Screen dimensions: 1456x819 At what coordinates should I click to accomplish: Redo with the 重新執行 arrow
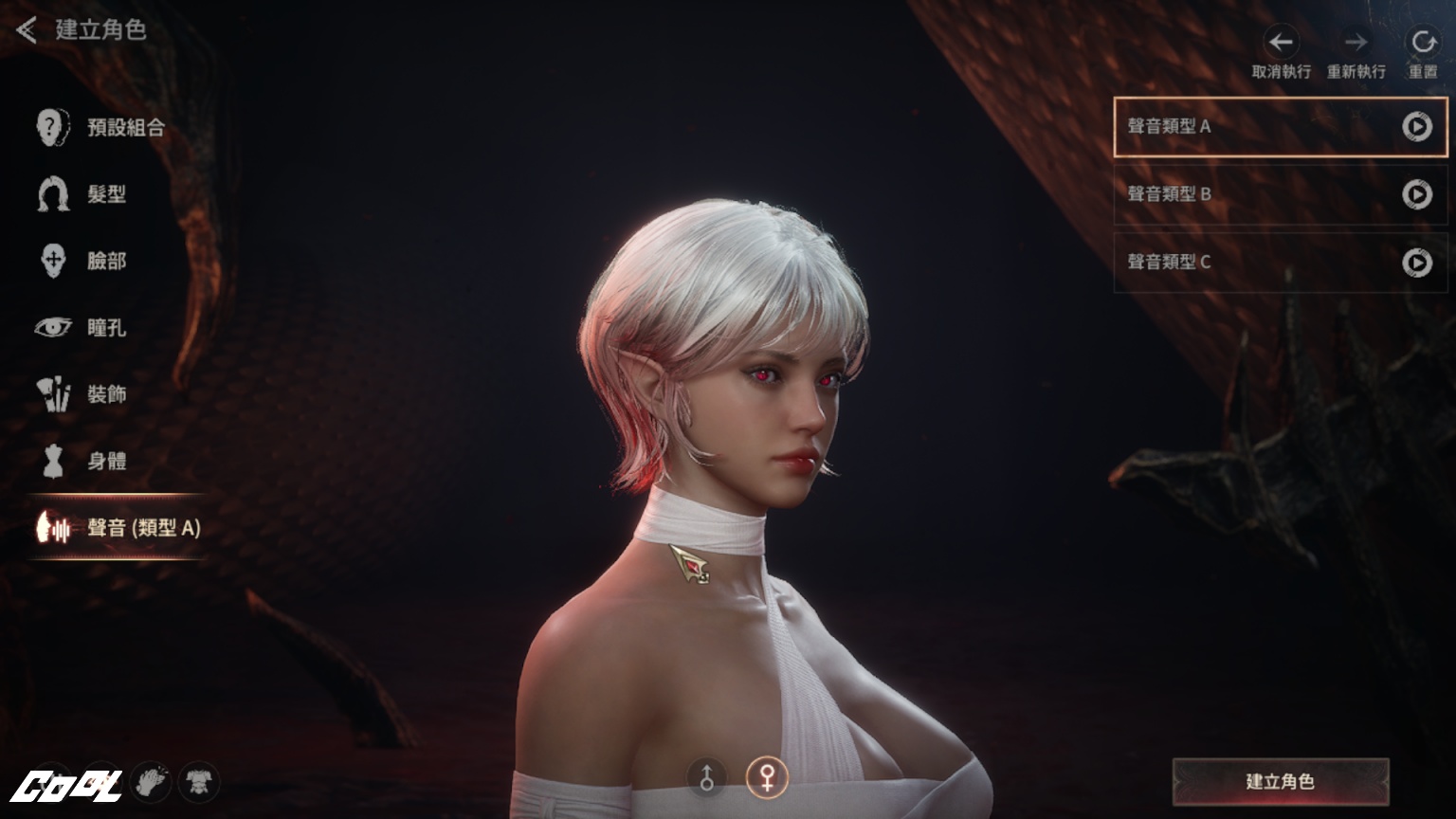pos(1356,43)
